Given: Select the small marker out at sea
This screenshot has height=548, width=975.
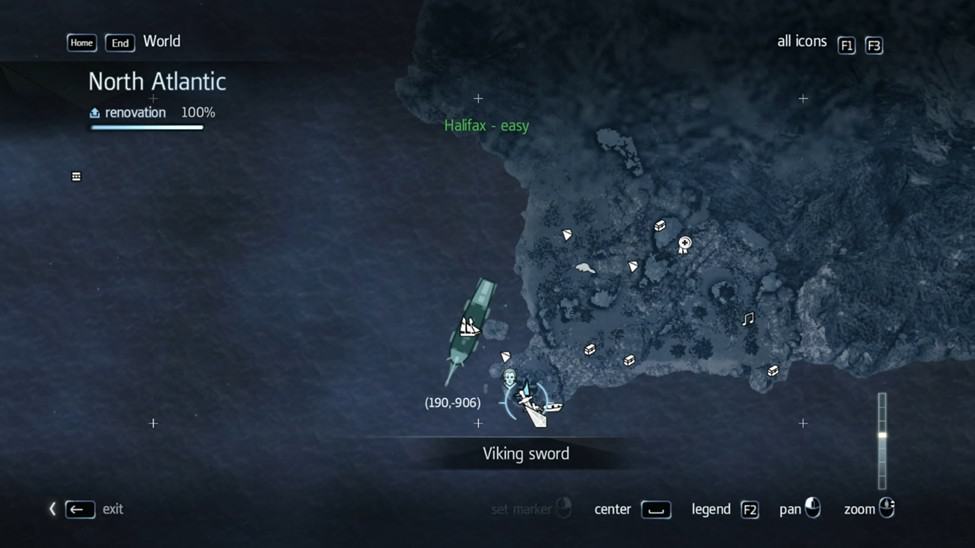Looking at the screenshot, I should coord(76,177).
